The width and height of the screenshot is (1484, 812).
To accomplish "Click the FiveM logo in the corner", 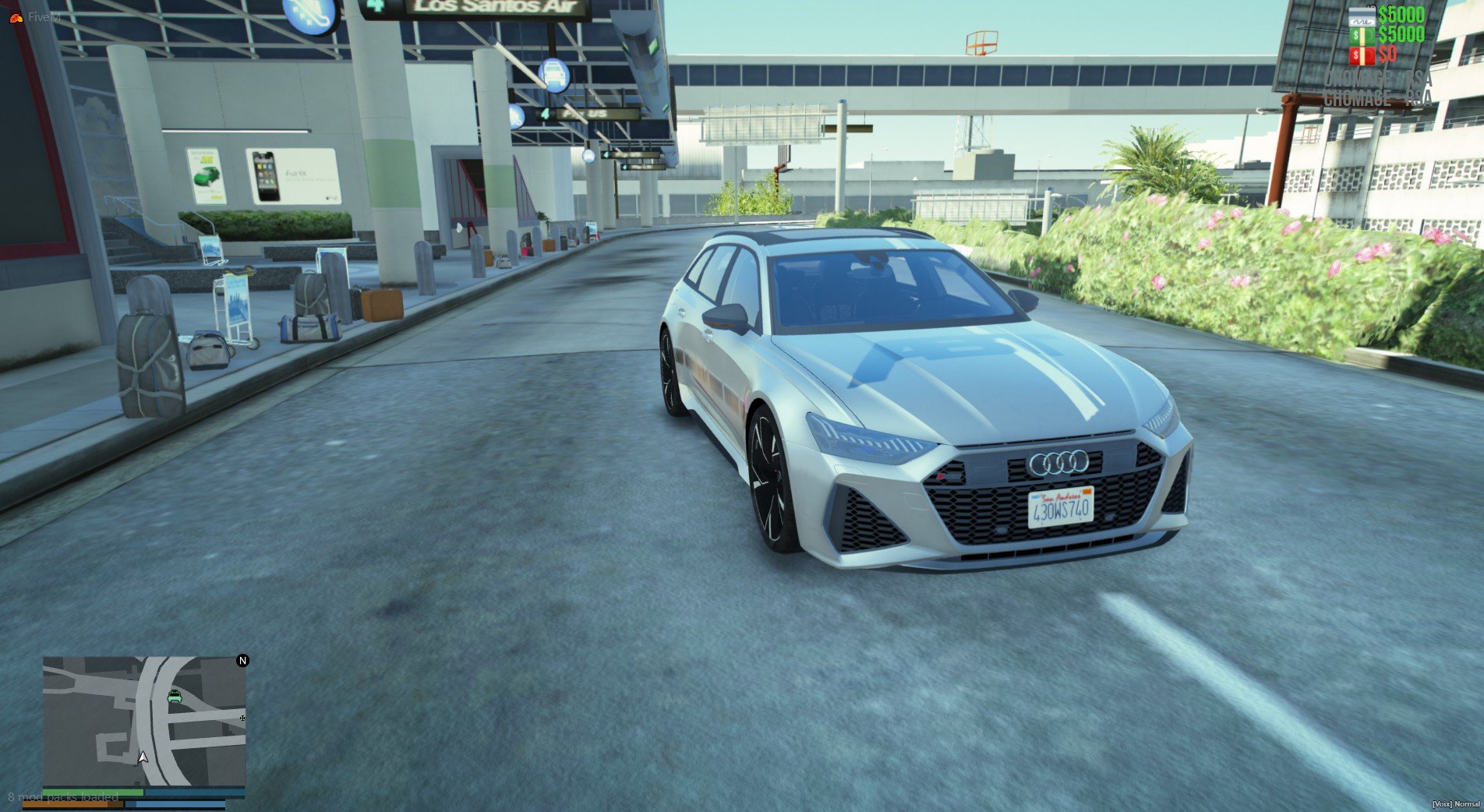I will 16,17.
